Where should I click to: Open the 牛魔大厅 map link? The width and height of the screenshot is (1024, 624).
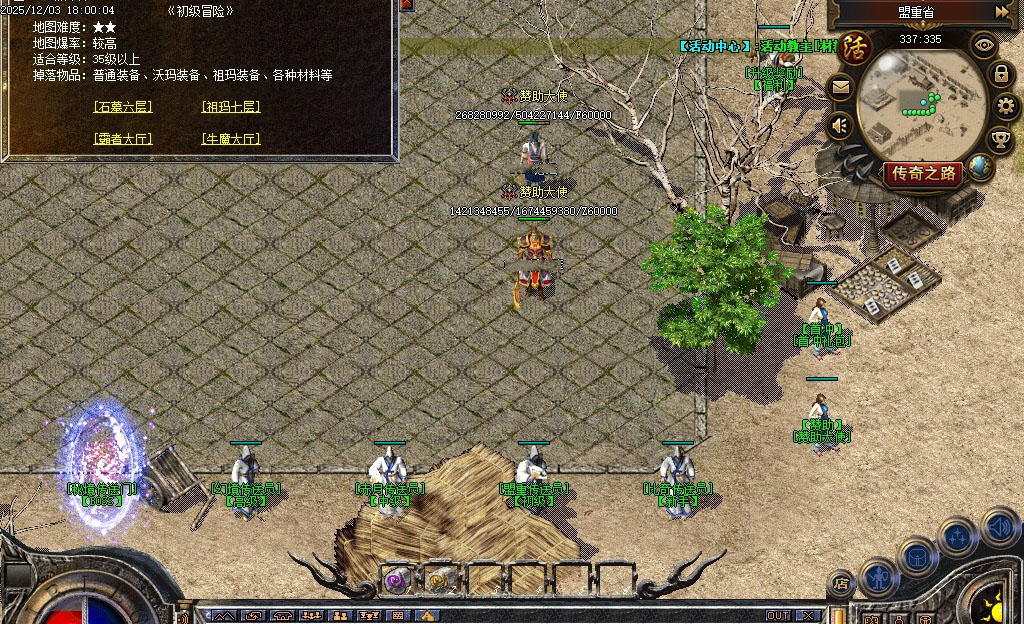[231, 139]
